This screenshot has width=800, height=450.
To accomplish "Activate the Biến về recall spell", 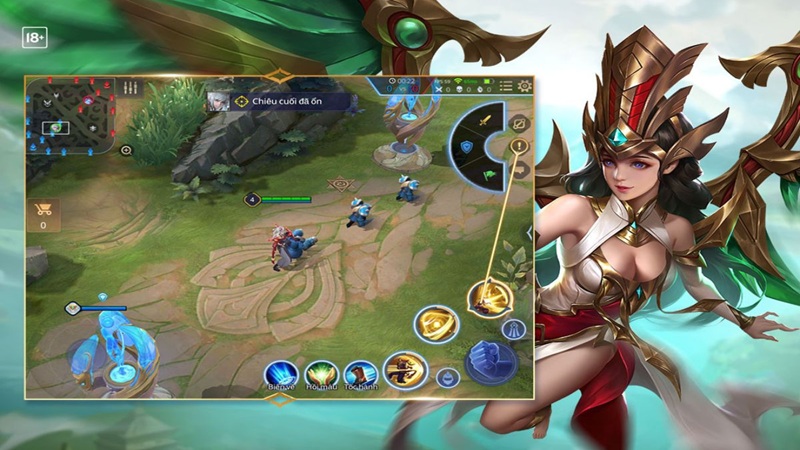I will 281,375.
